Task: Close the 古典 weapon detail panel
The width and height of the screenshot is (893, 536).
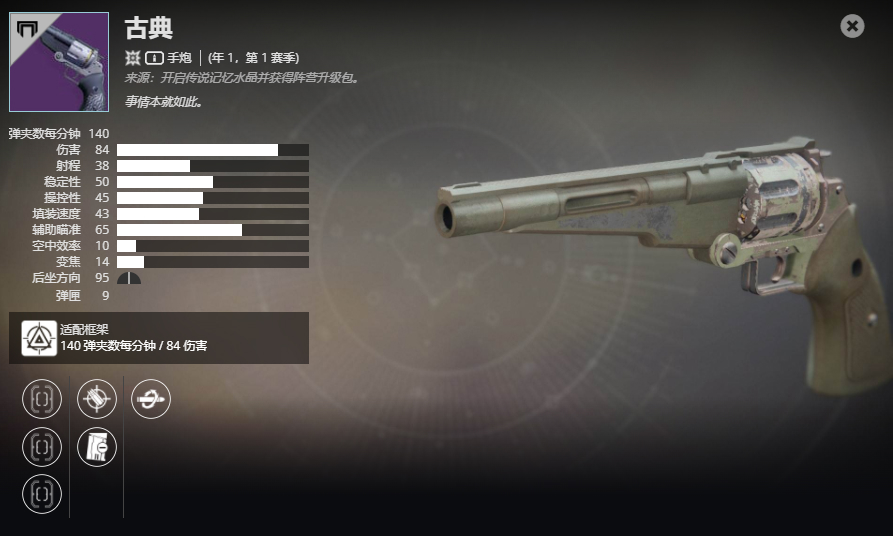Action: 852,26
